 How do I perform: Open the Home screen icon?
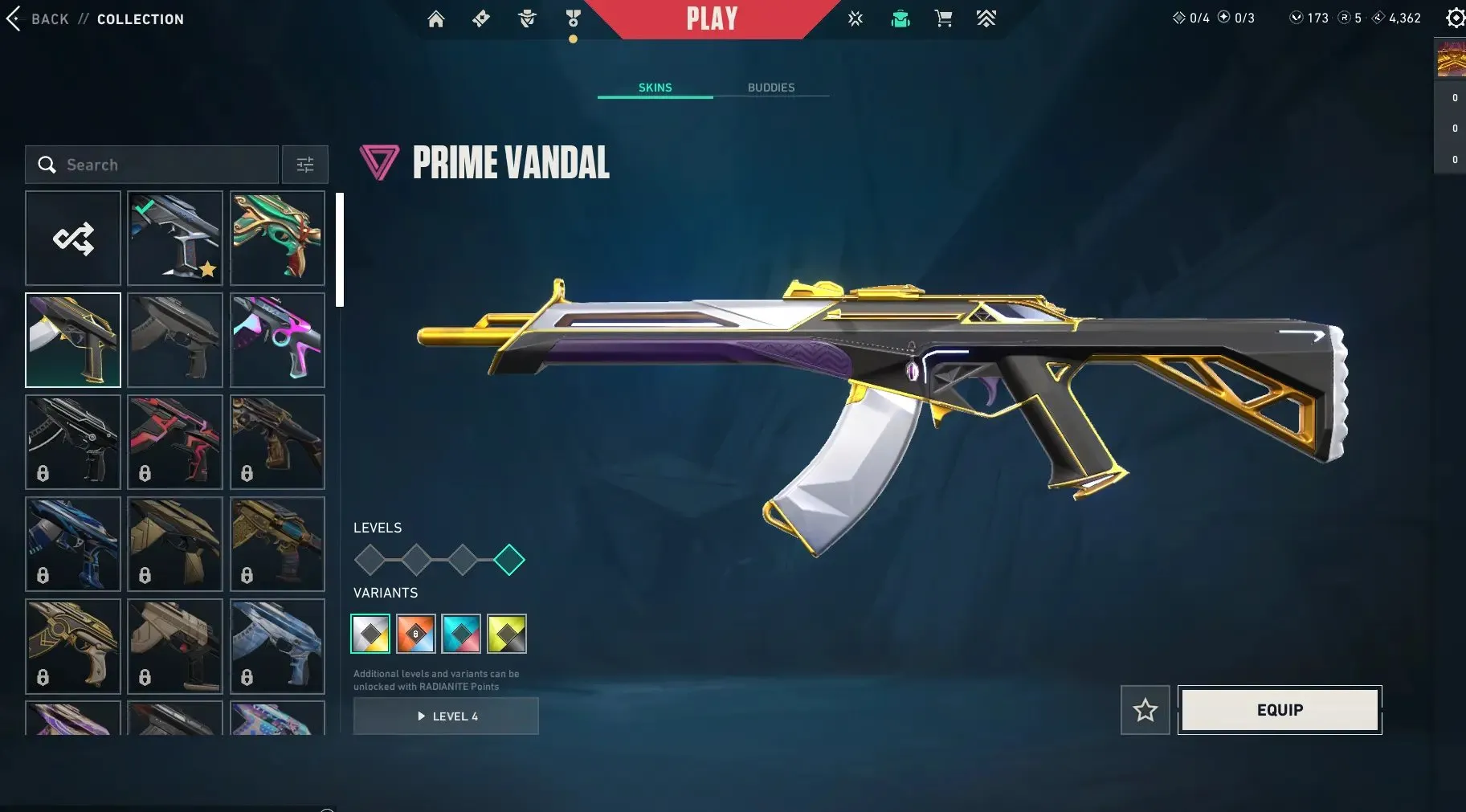click(x=437, y=18)
